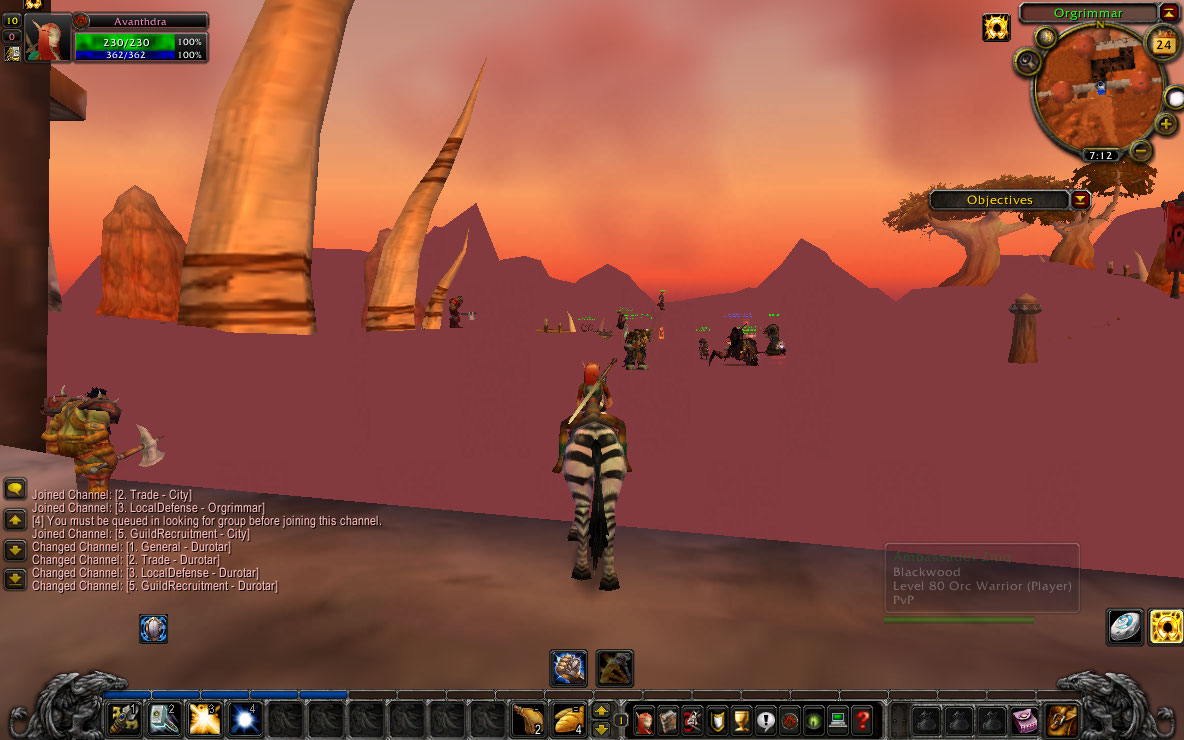The width and height of the screenshot is (1184, 740).
Task: Open the character info micro button
Action: (643, 719)
